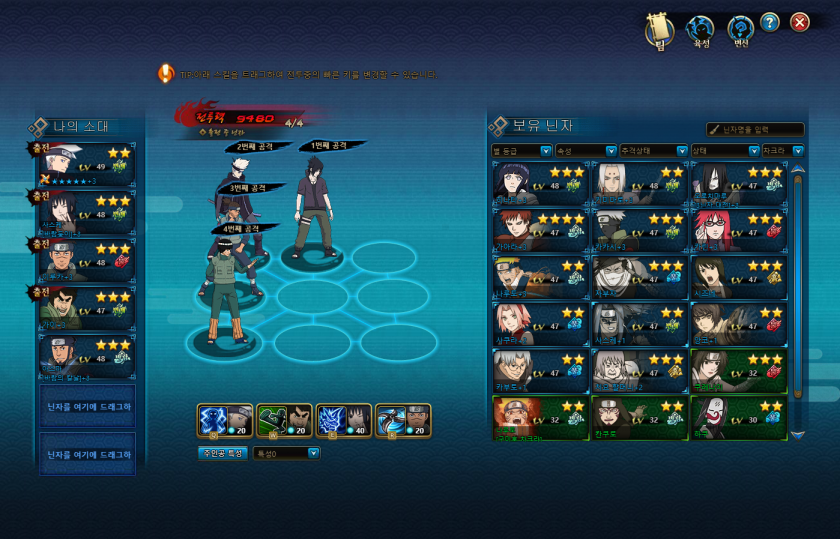Open the 속성 attribute filter dropdown
Viewport: 840px width, 539px height.
(x=586, y=151)
